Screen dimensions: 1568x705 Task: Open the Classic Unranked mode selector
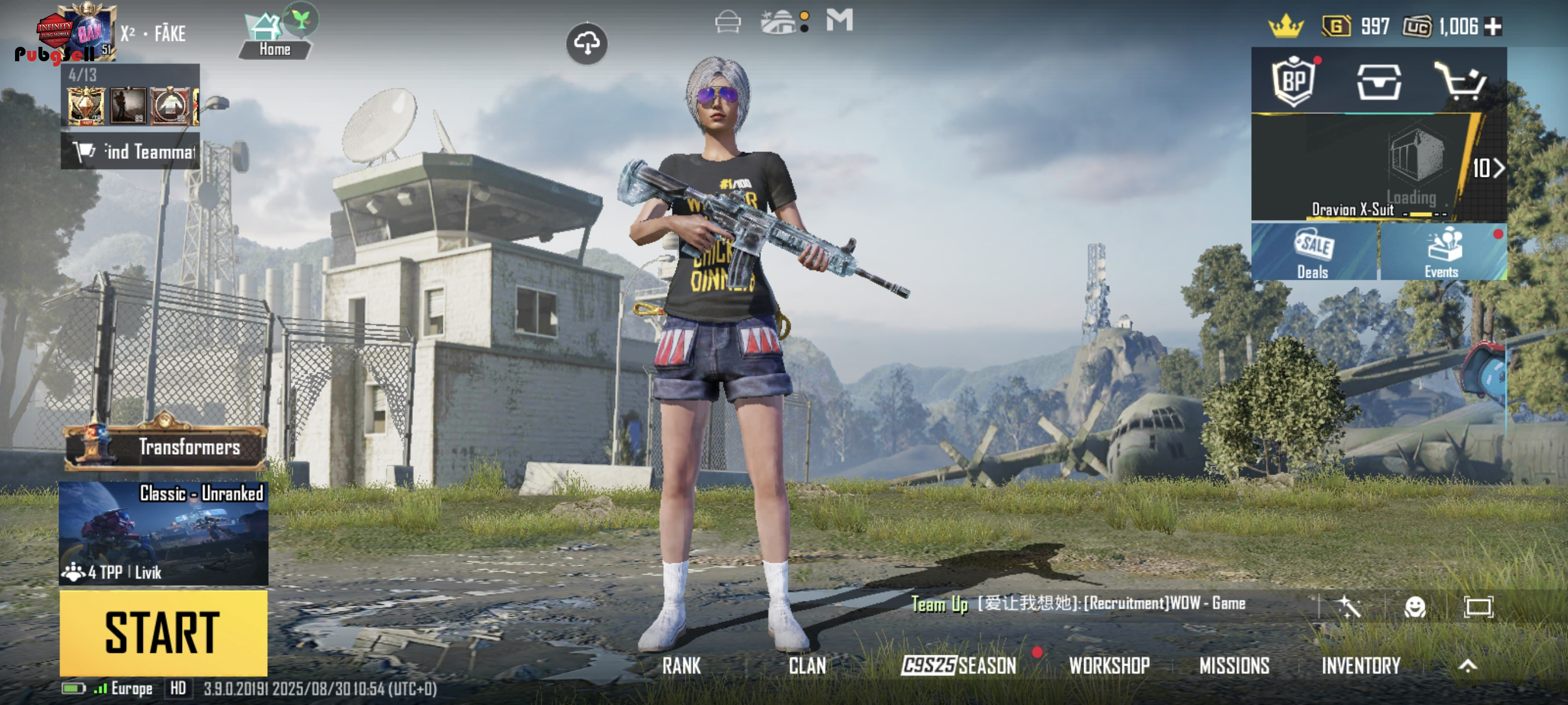pos(163,533)
